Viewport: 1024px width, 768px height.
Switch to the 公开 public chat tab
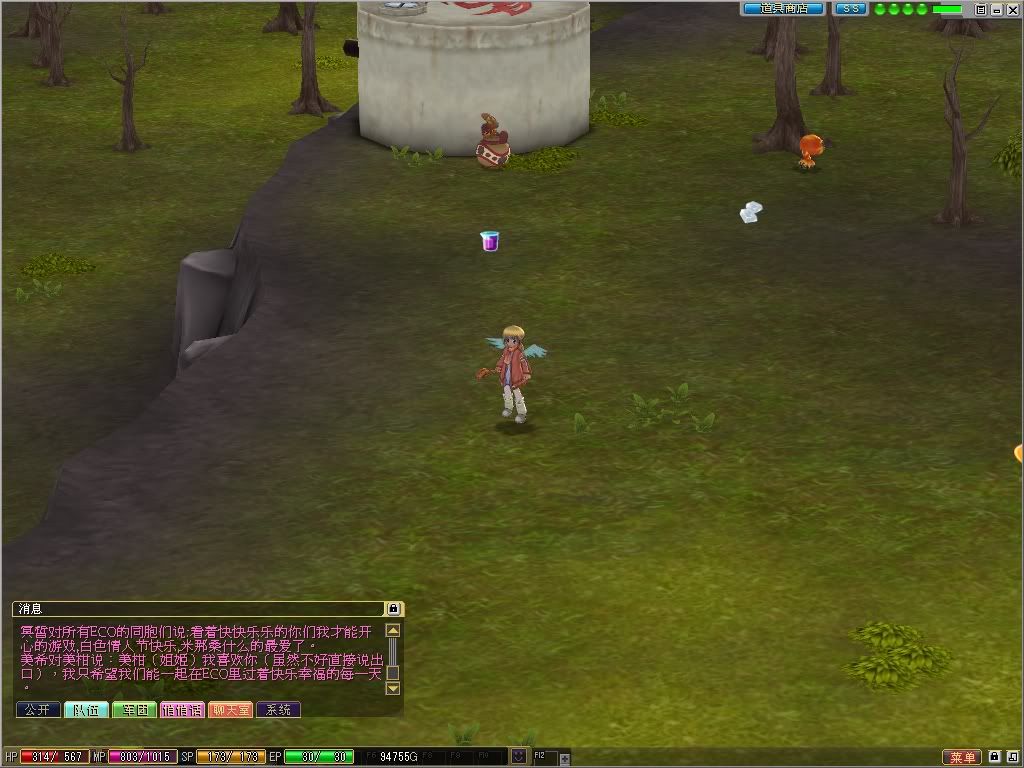(x=38, y=710)
